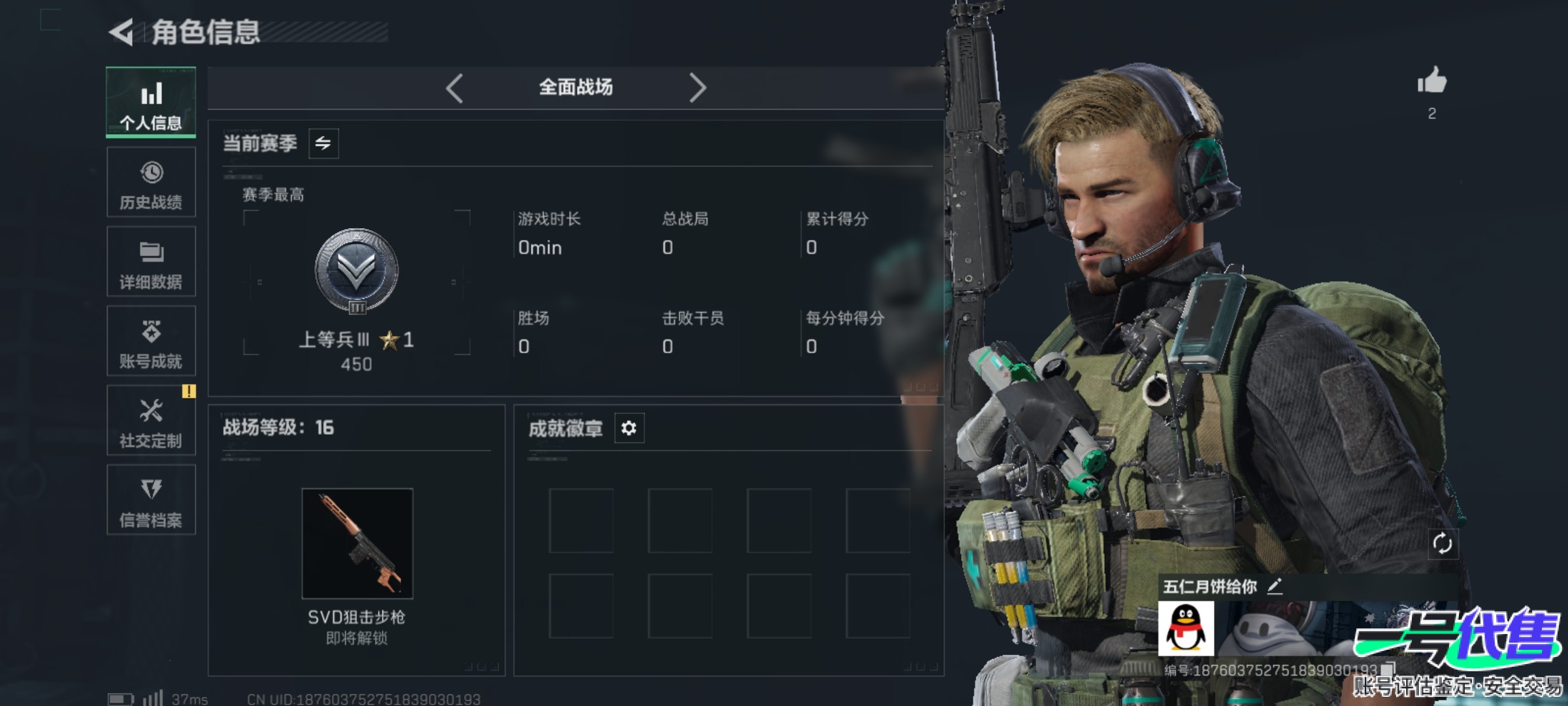Open the 账号成就 tab

(x=151, y=341)
